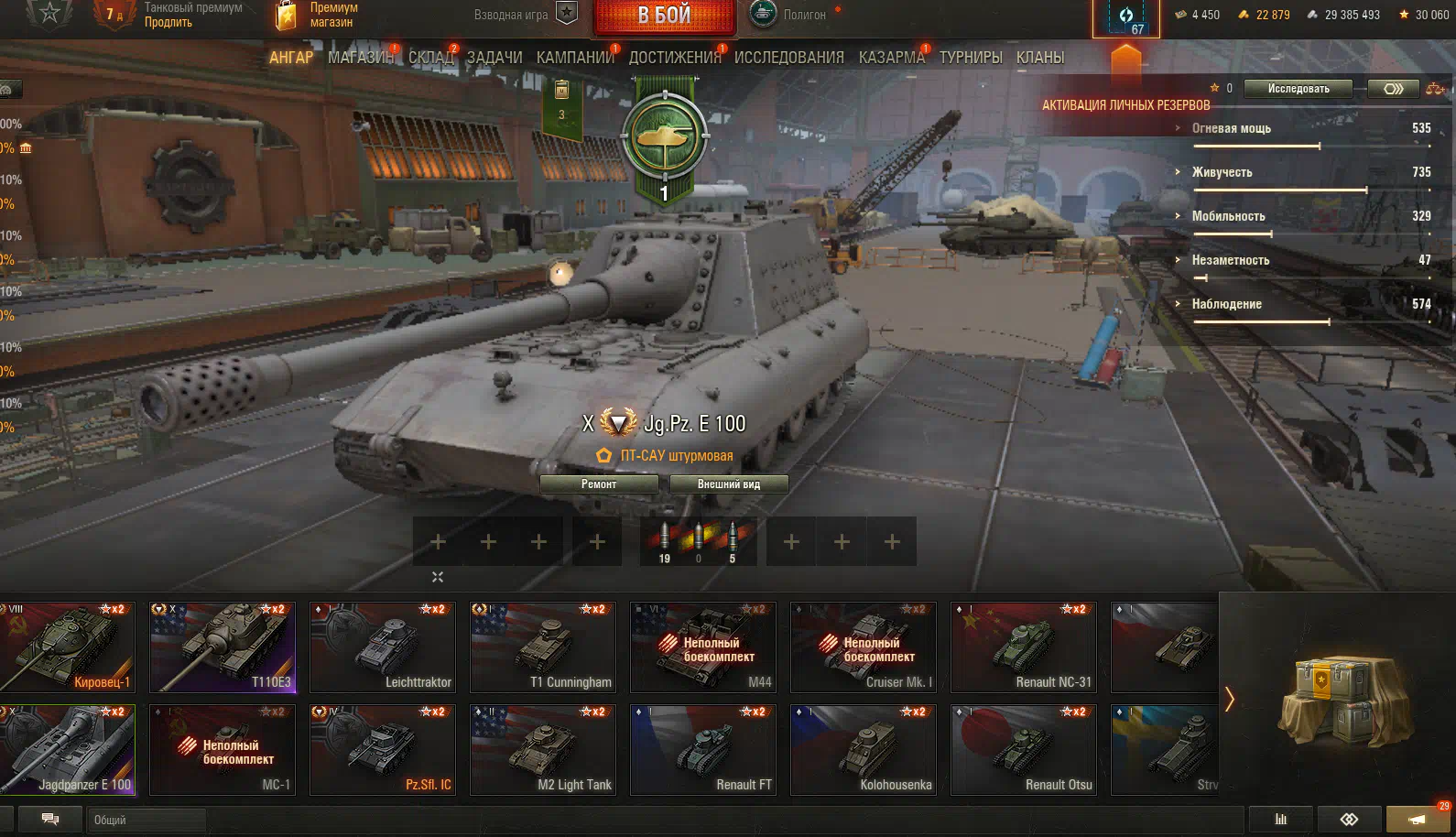This screenshot has width=1456, height=837.
Task: Open the Внешний вид customization
Action: click(x=729, y=484)
